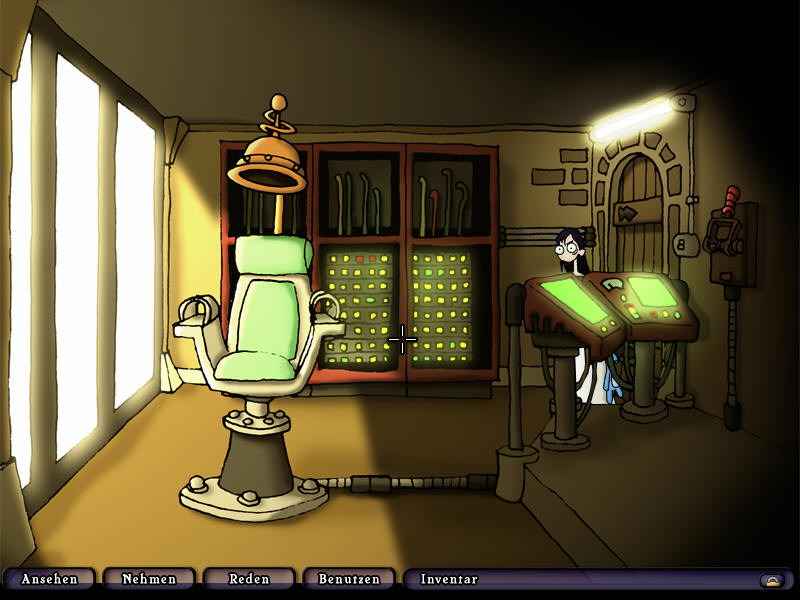This screenshot has width=800, height=600.
Task: Activate the Reden verb
Action: [249, 579]
